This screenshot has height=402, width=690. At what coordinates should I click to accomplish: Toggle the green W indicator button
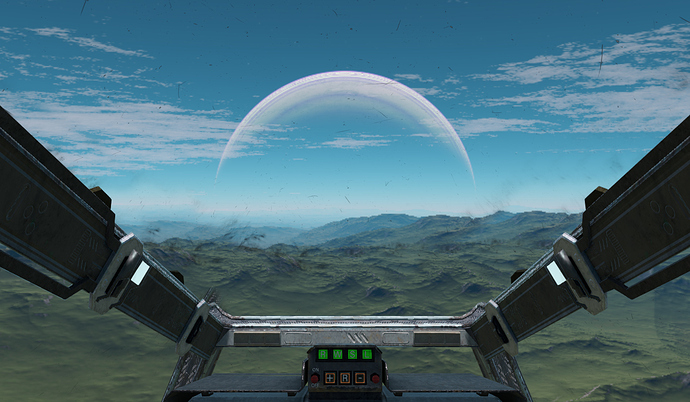click(x=338, y=354)
